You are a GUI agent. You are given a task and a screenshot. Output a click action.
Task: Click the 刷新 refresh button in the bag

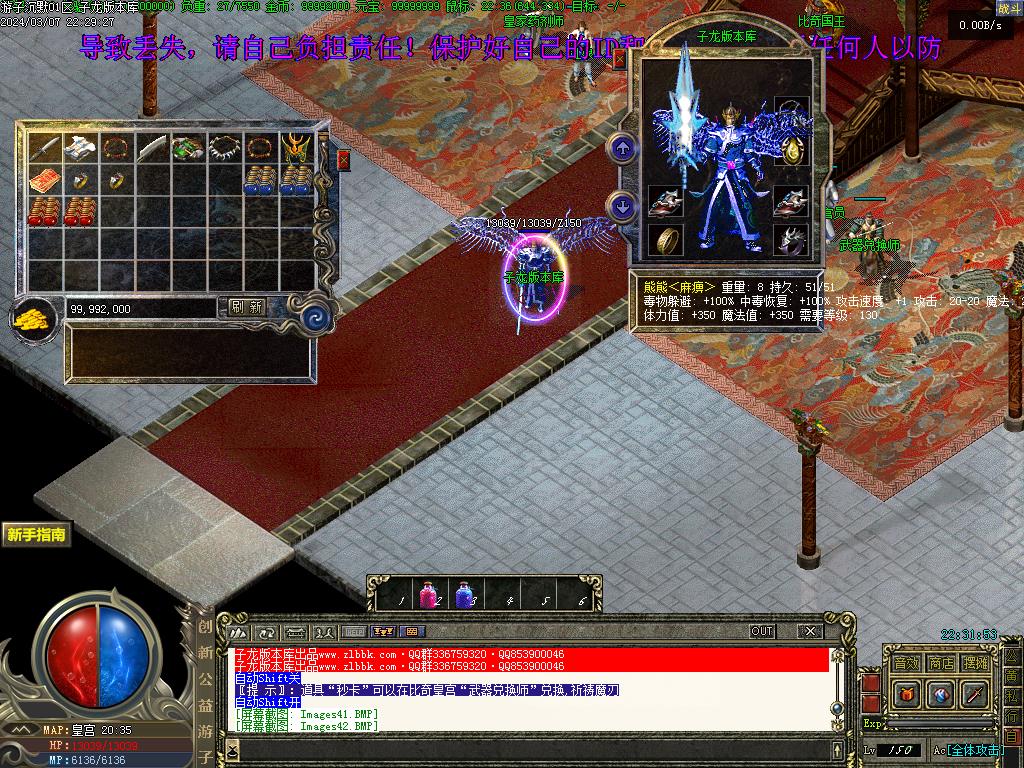(x=246, y=308)
